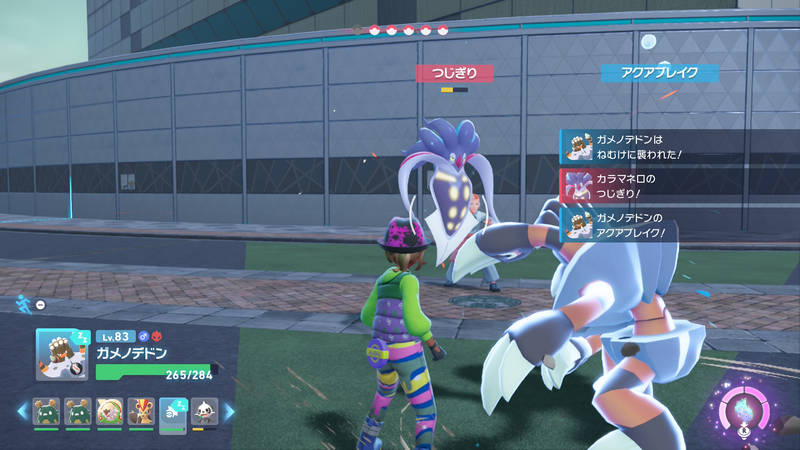Choose the pink and cream Pokémon party slot
The image size is (800, 450).
coord(110,412)
